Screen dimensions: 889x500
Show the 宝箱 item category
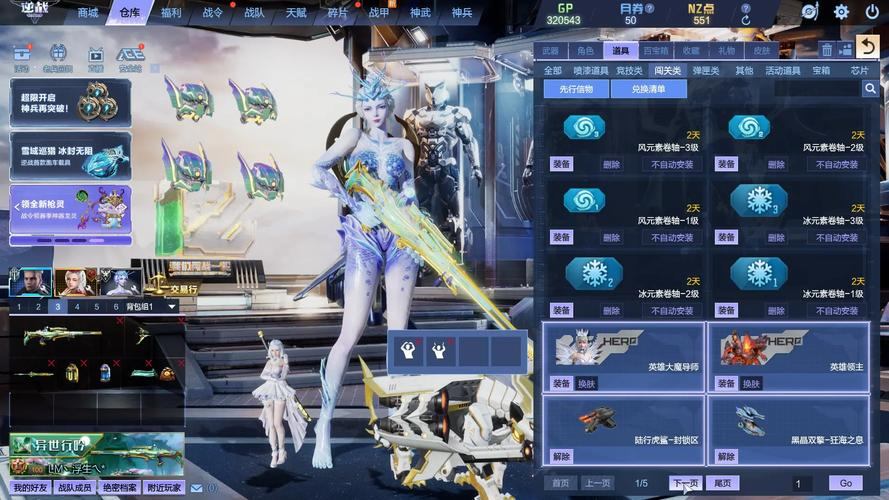821,71
